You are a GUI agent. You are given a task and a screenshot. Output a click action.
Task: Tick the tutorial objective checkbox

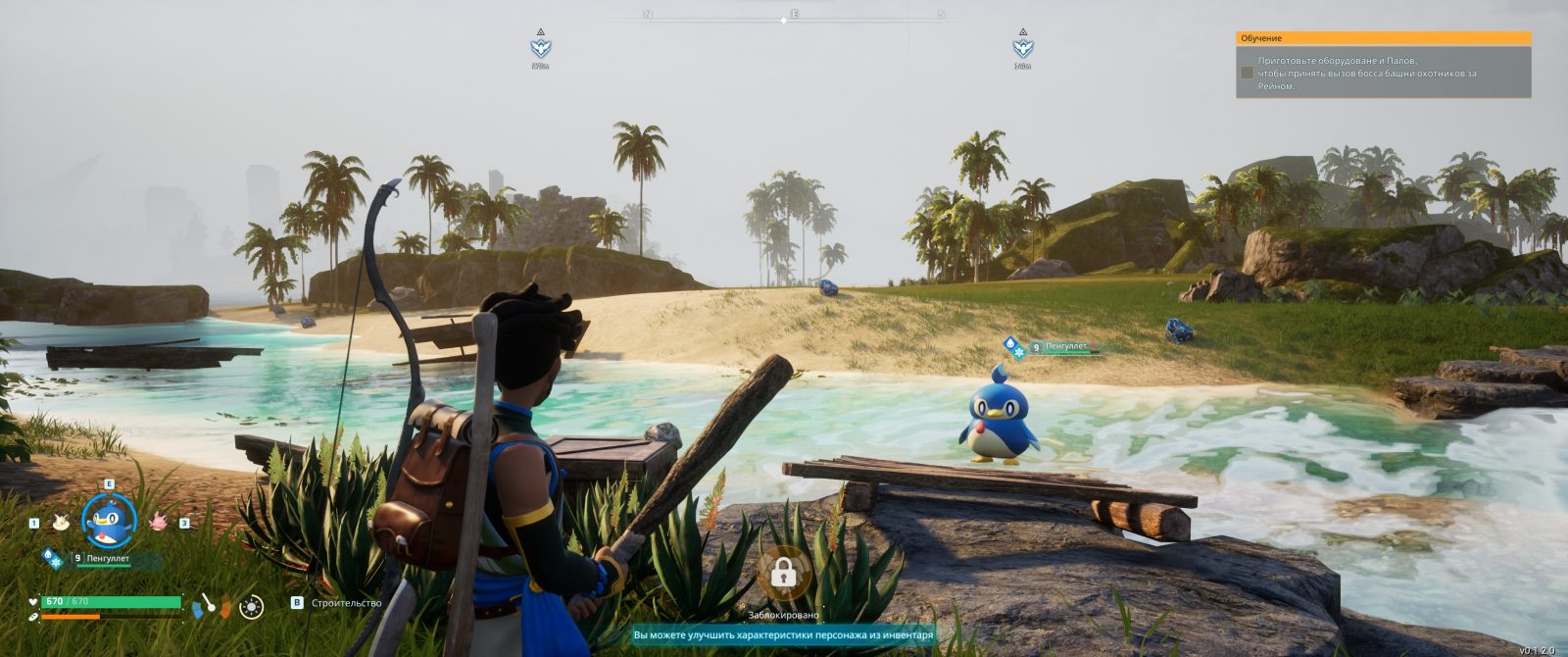pos(1247,73)
